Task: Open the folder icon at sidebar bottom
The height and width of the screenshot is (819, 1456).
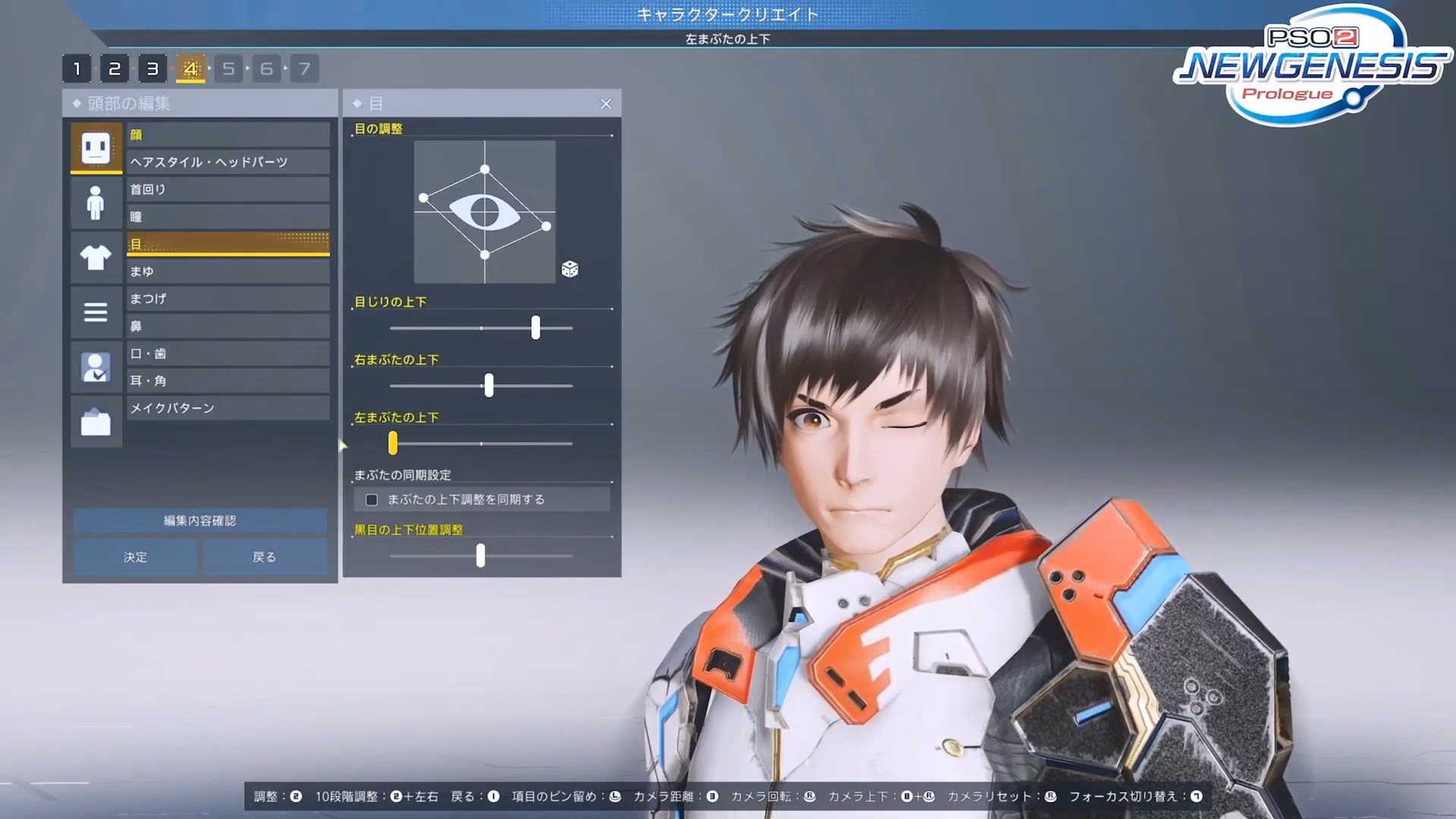Action: coord(96,422)
